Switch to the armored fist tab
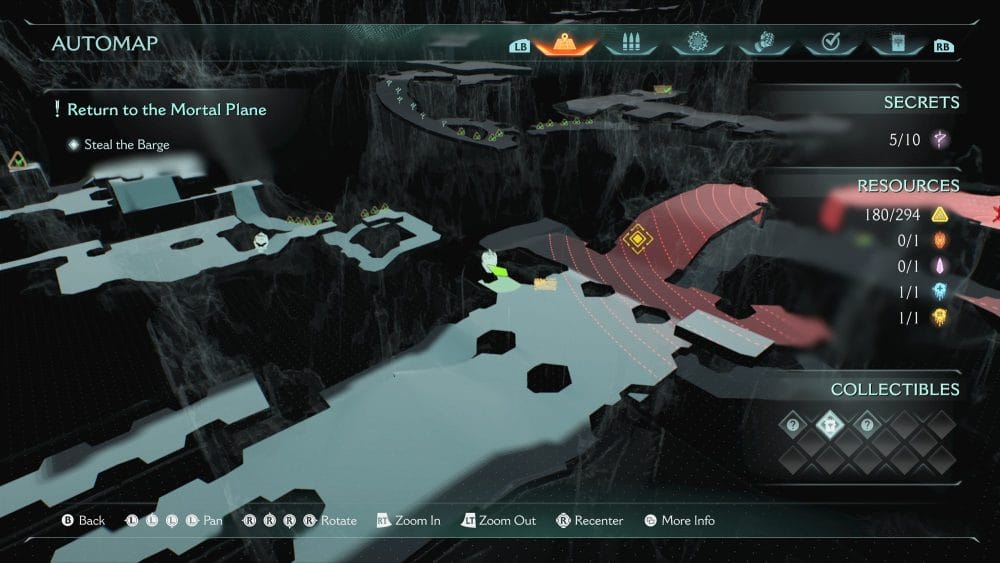1000x563 pixels. tap(762, 44)
